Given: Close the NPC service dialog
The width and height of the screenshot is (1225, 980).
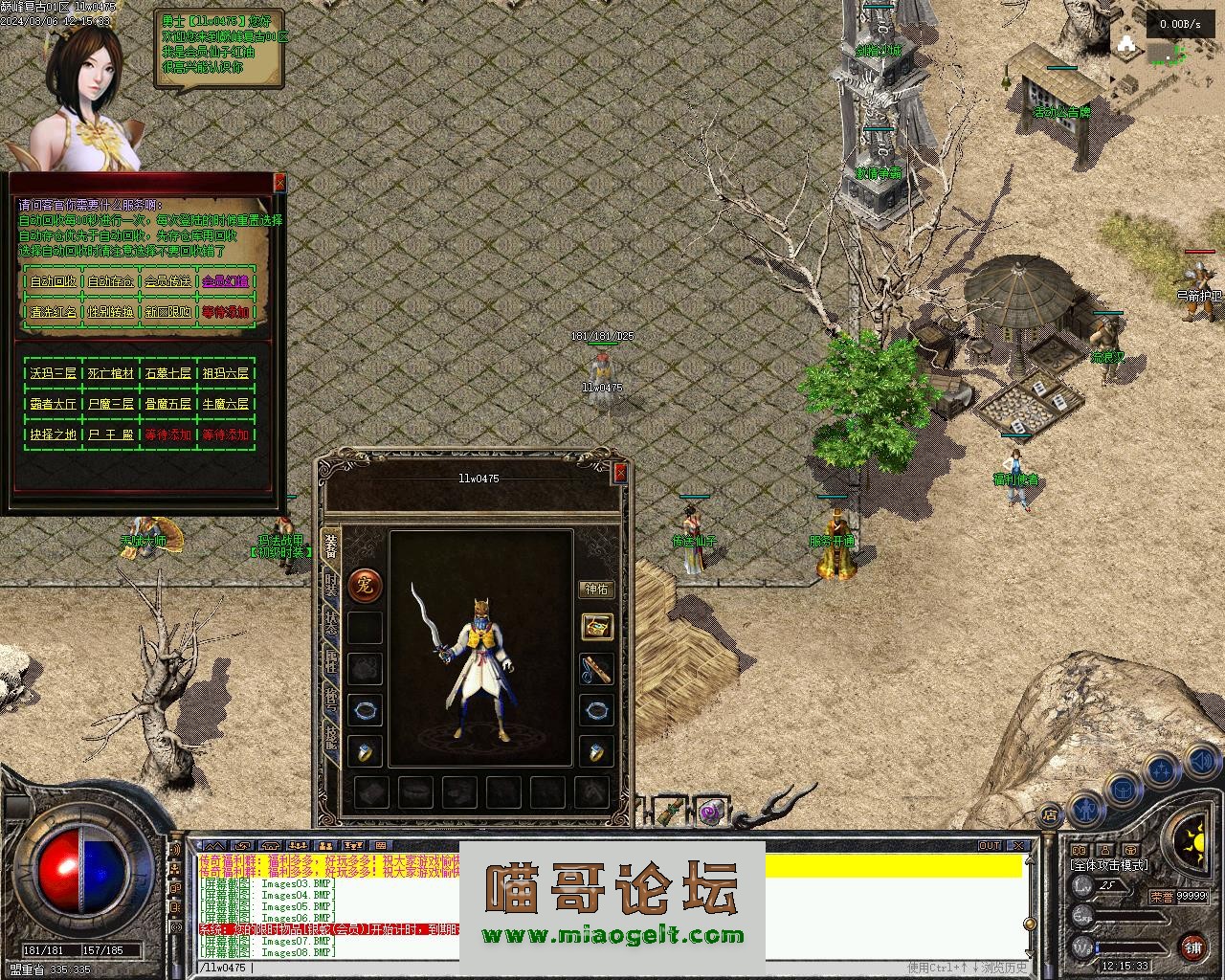Looking at the screenshot, I should [279, 182].
